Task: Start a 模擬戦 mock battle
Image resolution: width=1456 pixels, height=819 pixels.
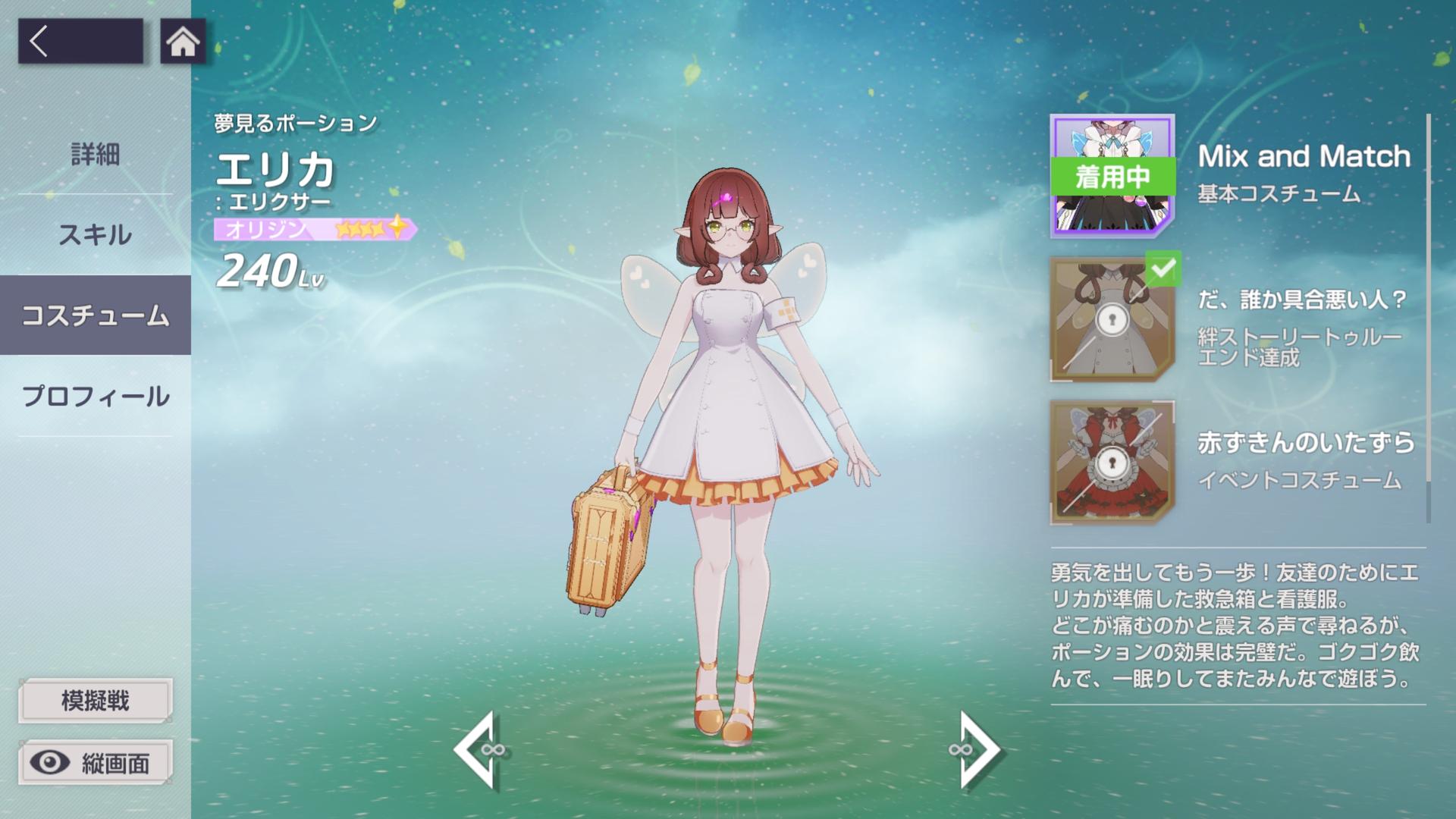Action: [x=96, y=700]
